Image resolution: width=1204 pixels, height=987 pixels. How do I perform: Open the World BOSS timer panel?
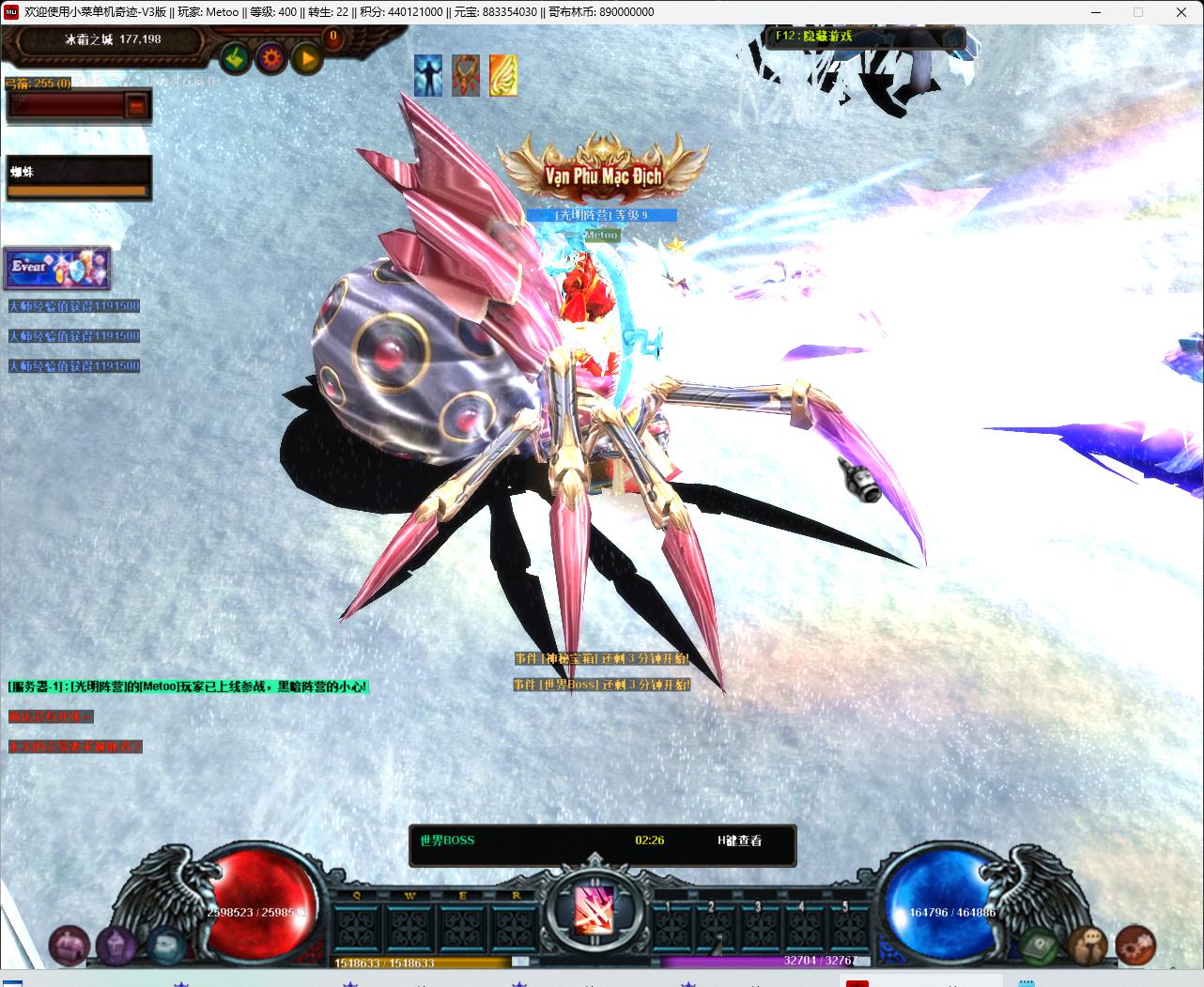coord(602,841)
